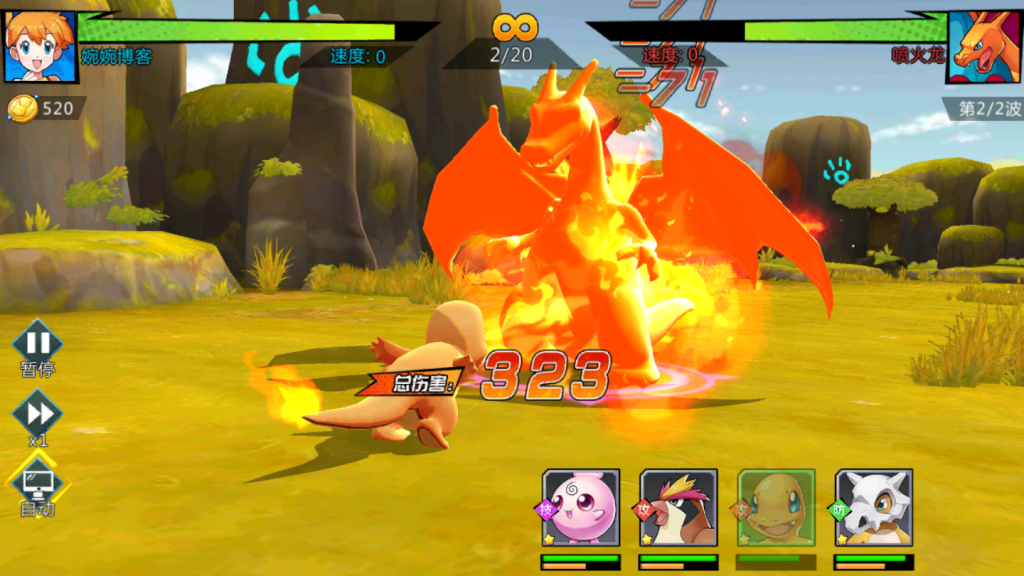Select the Charmander team portrait

coord(777,508)
